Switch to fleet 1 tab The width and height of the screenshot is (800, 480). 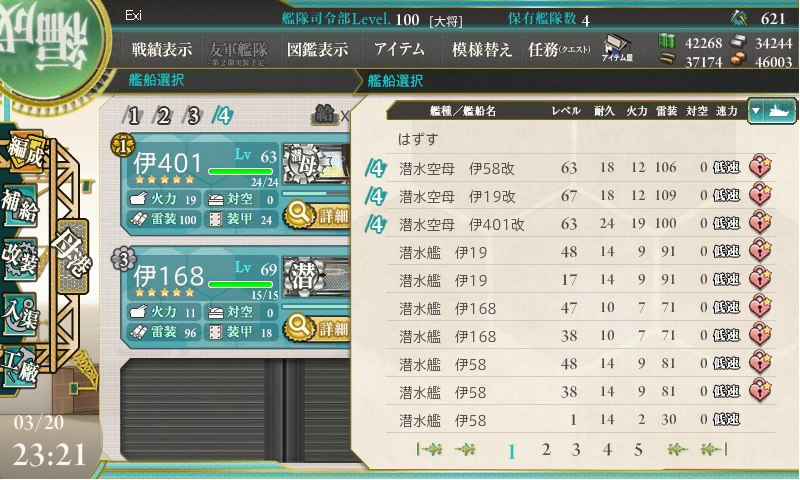(x=133, y=115)
